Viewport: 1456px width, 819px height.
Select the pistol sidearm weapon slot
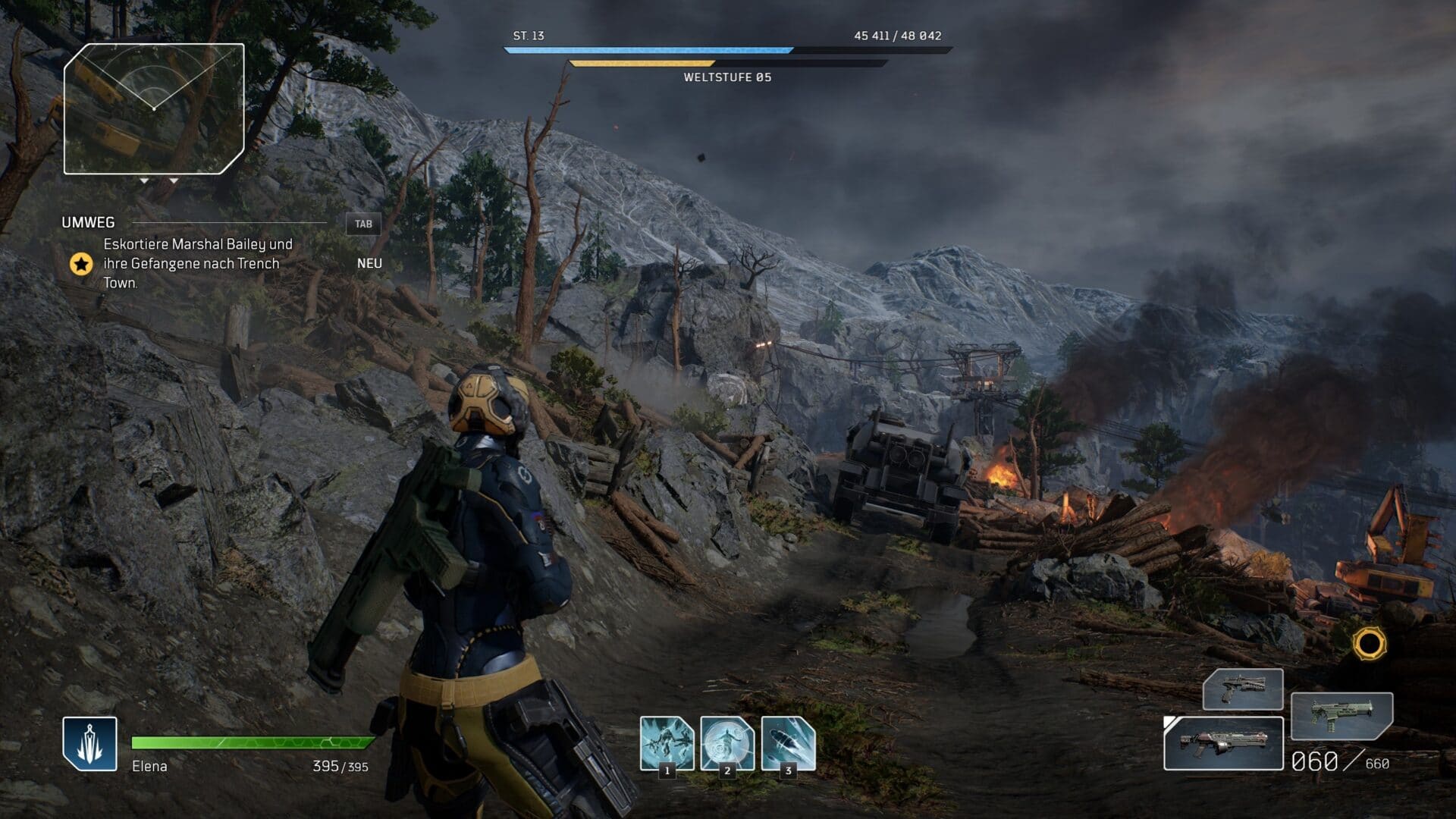tap(1242, 689)
